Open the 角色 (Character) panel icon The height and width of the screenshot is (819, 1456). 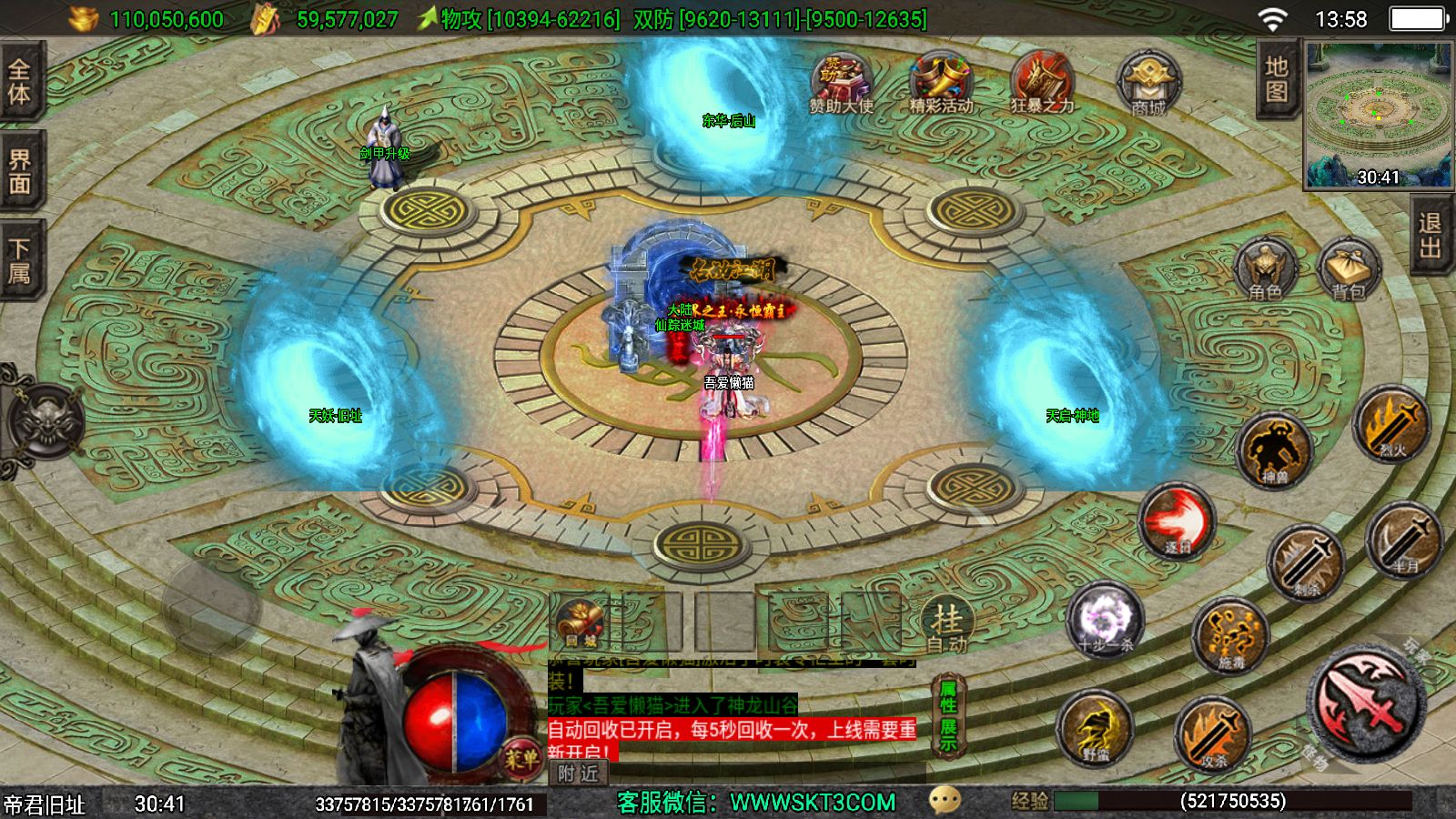pos(1267,268)
